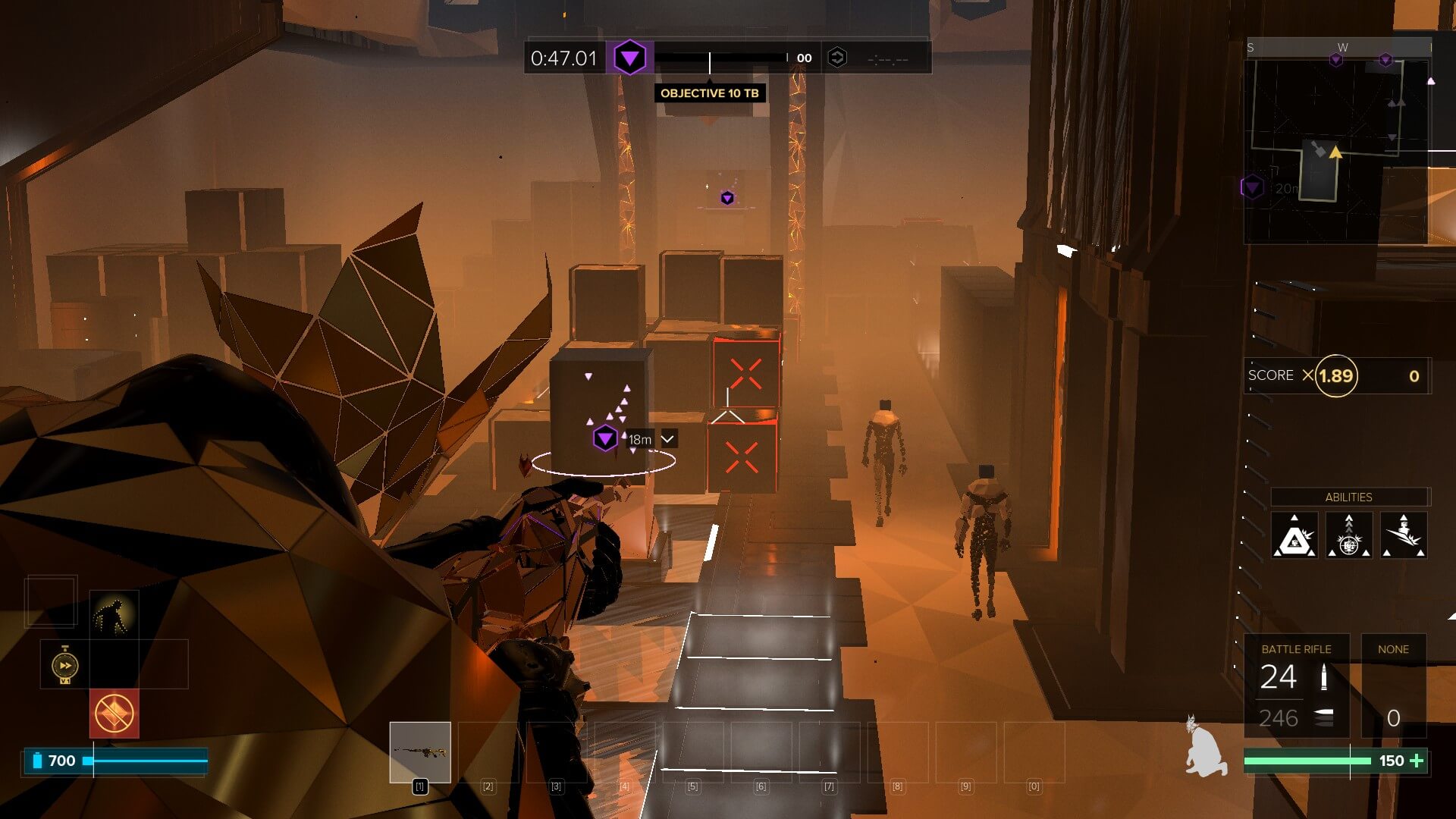Click the purple data objective icon beside the timer
The height and width of the screenshot is (819, 1456).
point(629,58)
